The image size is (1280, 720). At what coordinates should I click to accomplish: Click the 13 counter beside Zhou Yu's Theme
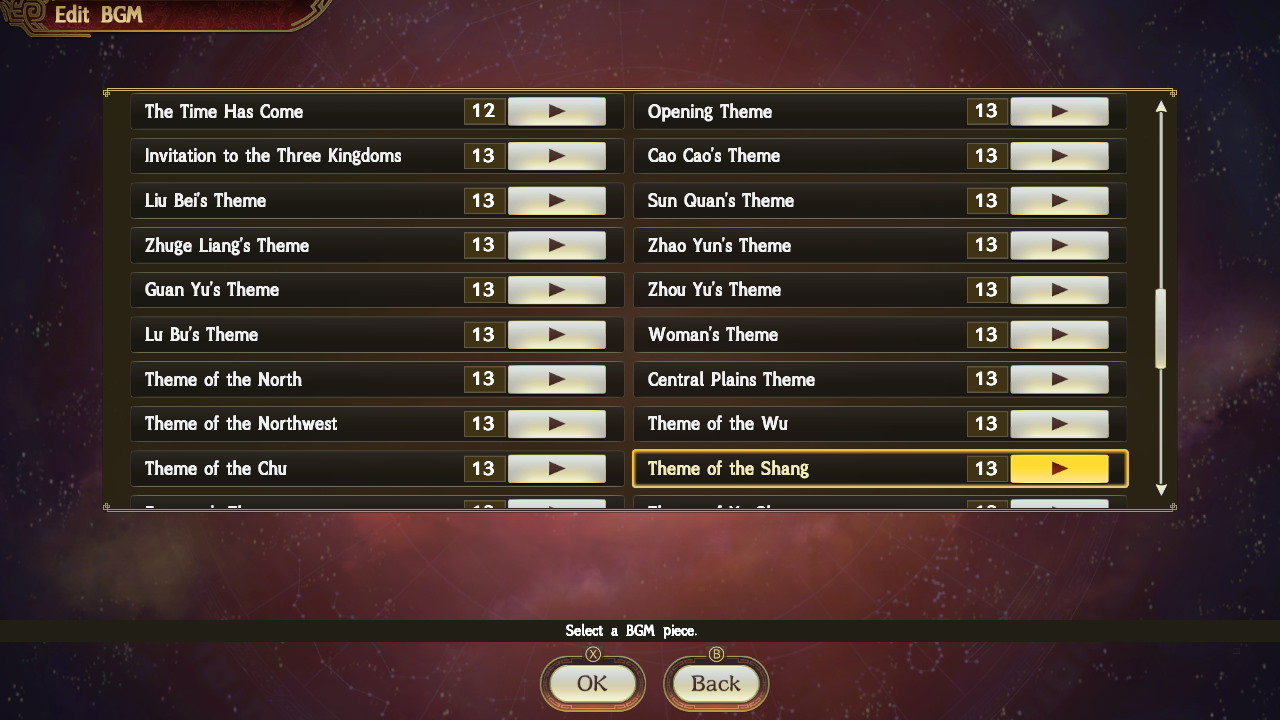click(x=986, y=289)
